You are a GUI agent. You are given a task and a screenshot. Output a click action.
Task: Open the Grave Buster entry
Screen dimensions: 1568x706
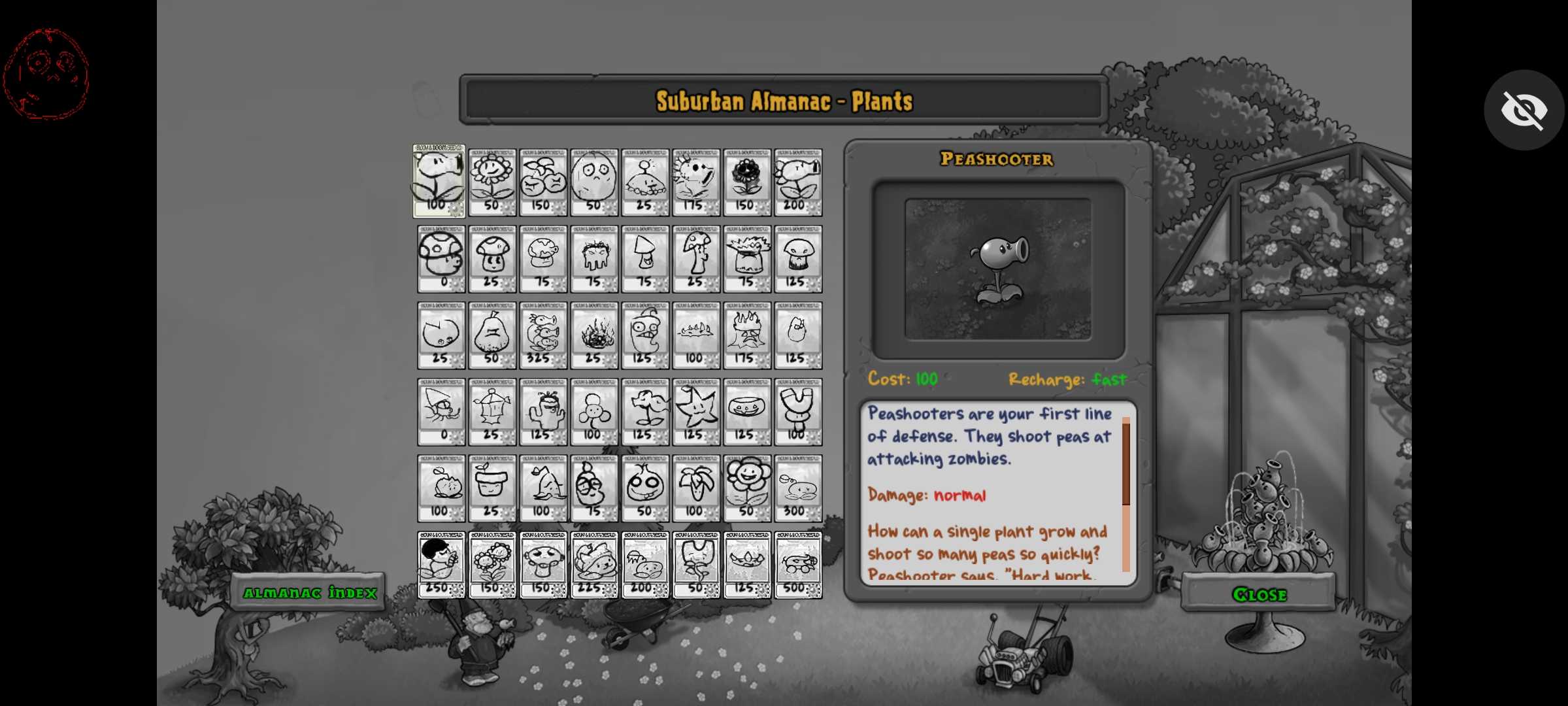[x=594, y=259]
